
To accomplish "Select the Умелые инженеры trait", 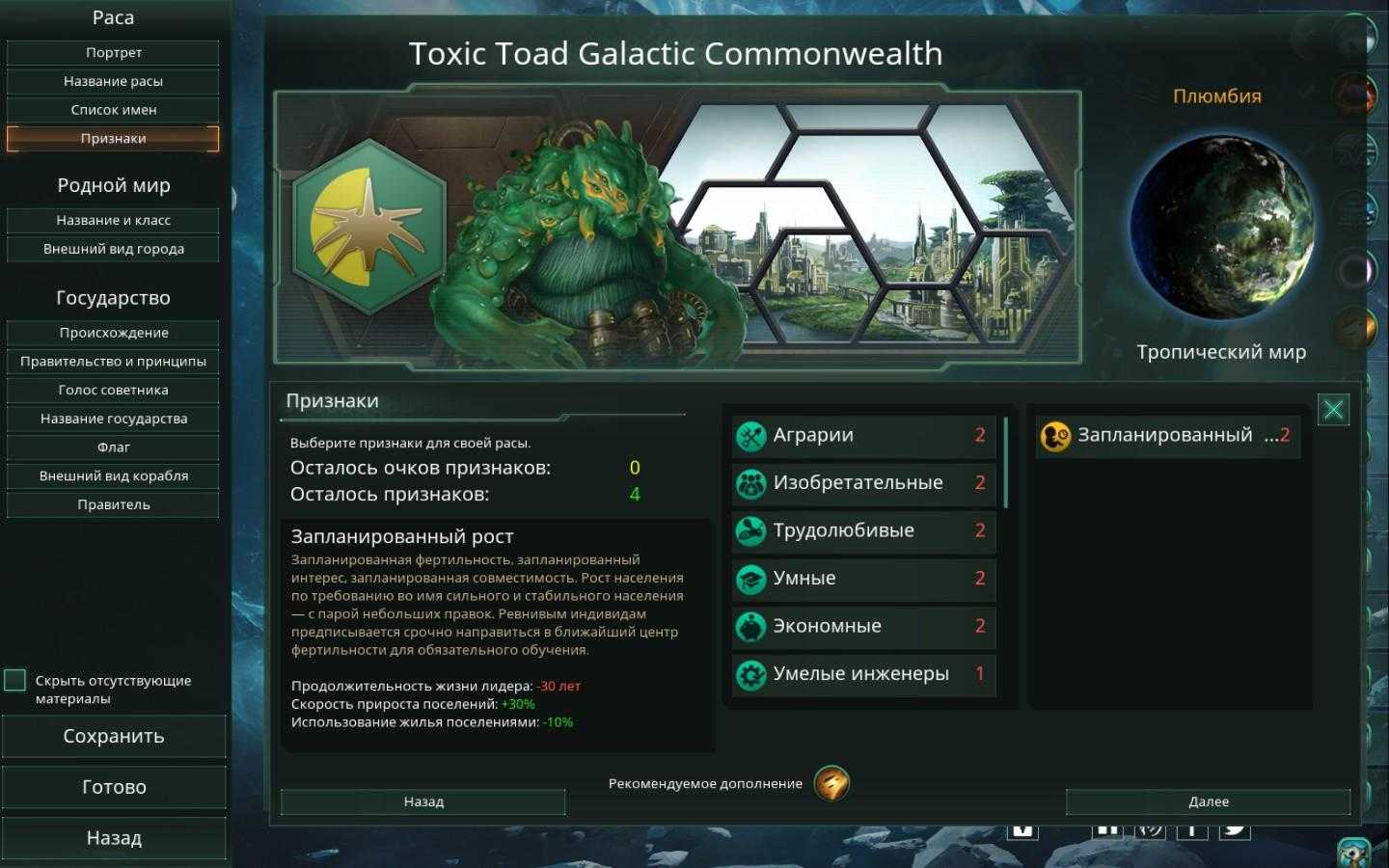I will pyautogui.click(x=863, y=674).
